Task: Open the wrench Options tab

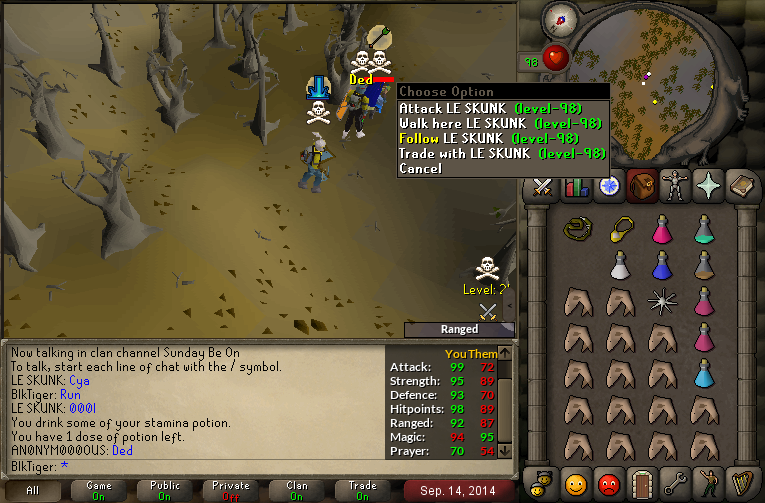Action: point(676,484)
